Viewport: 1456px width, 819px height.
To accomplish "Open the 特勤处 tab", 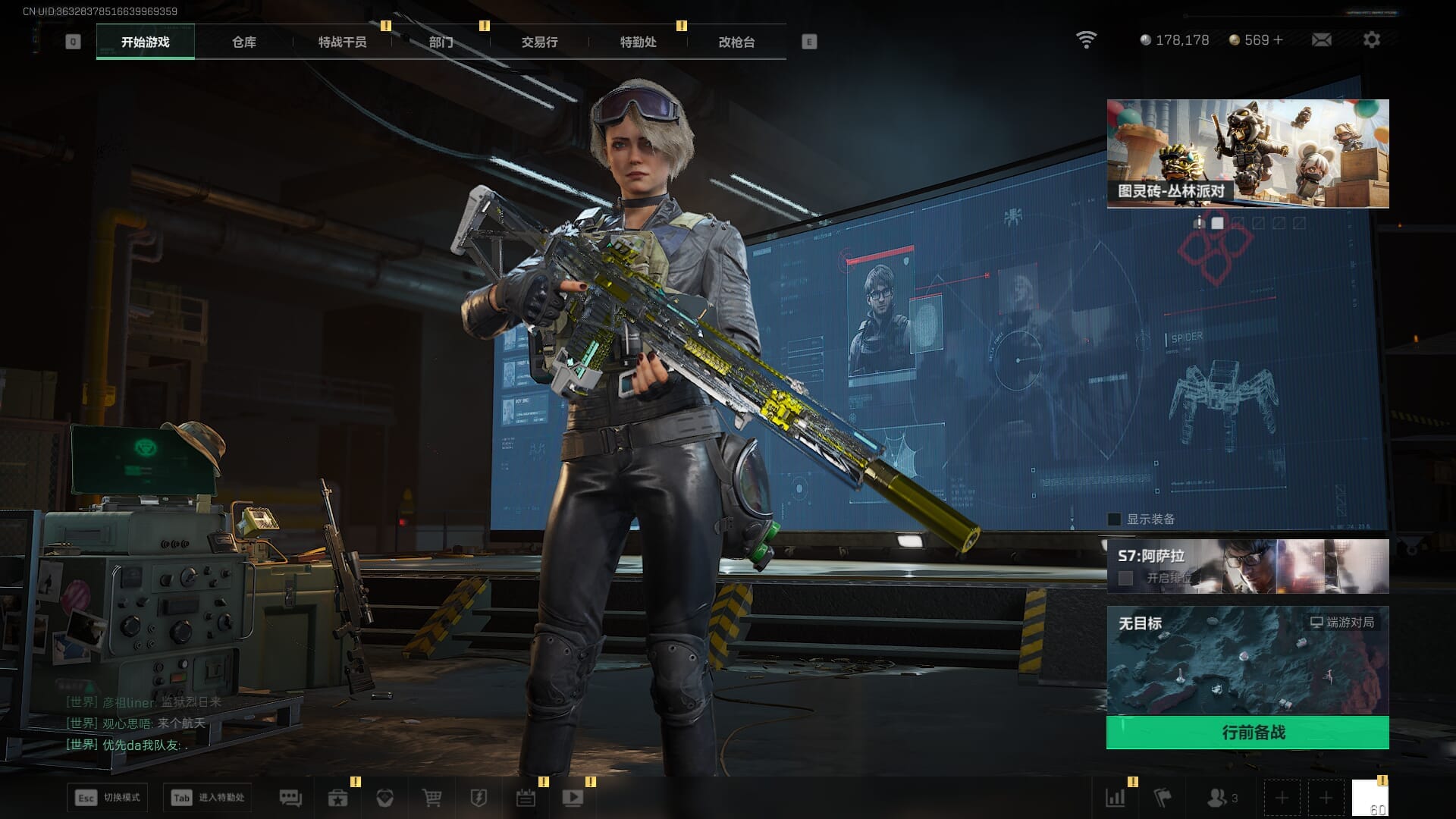I will pos(638,42).
